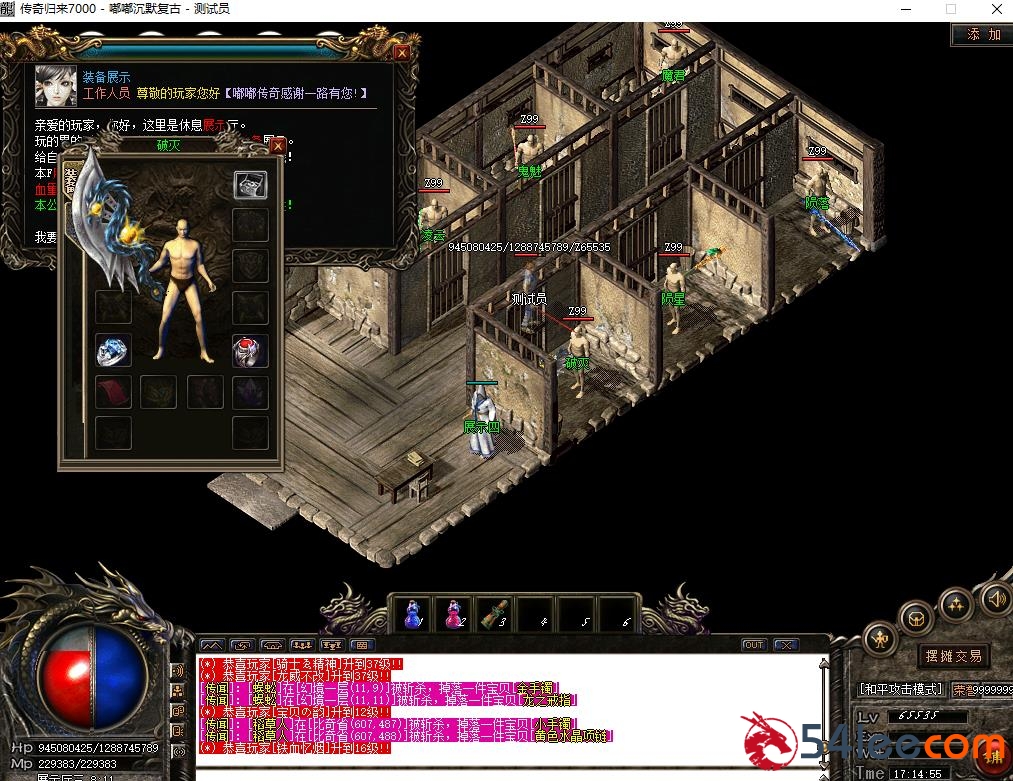Toggle the sound speaker icon
This screenshot has height=781, width=1013.
994,599
